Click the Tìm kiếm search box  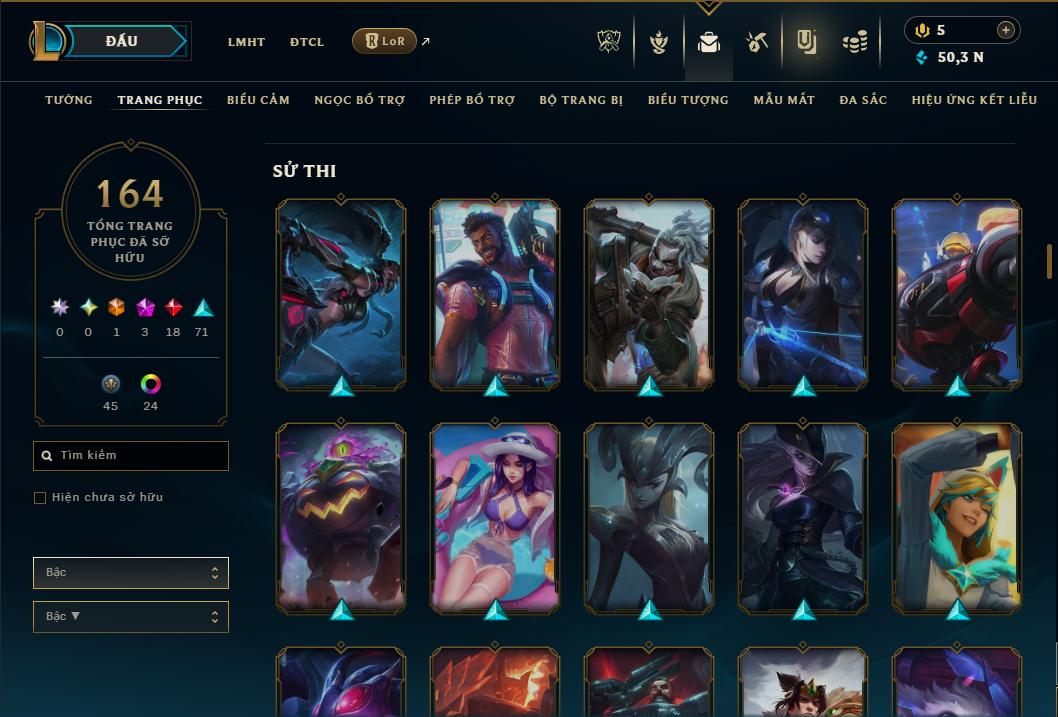coord(131,456)
